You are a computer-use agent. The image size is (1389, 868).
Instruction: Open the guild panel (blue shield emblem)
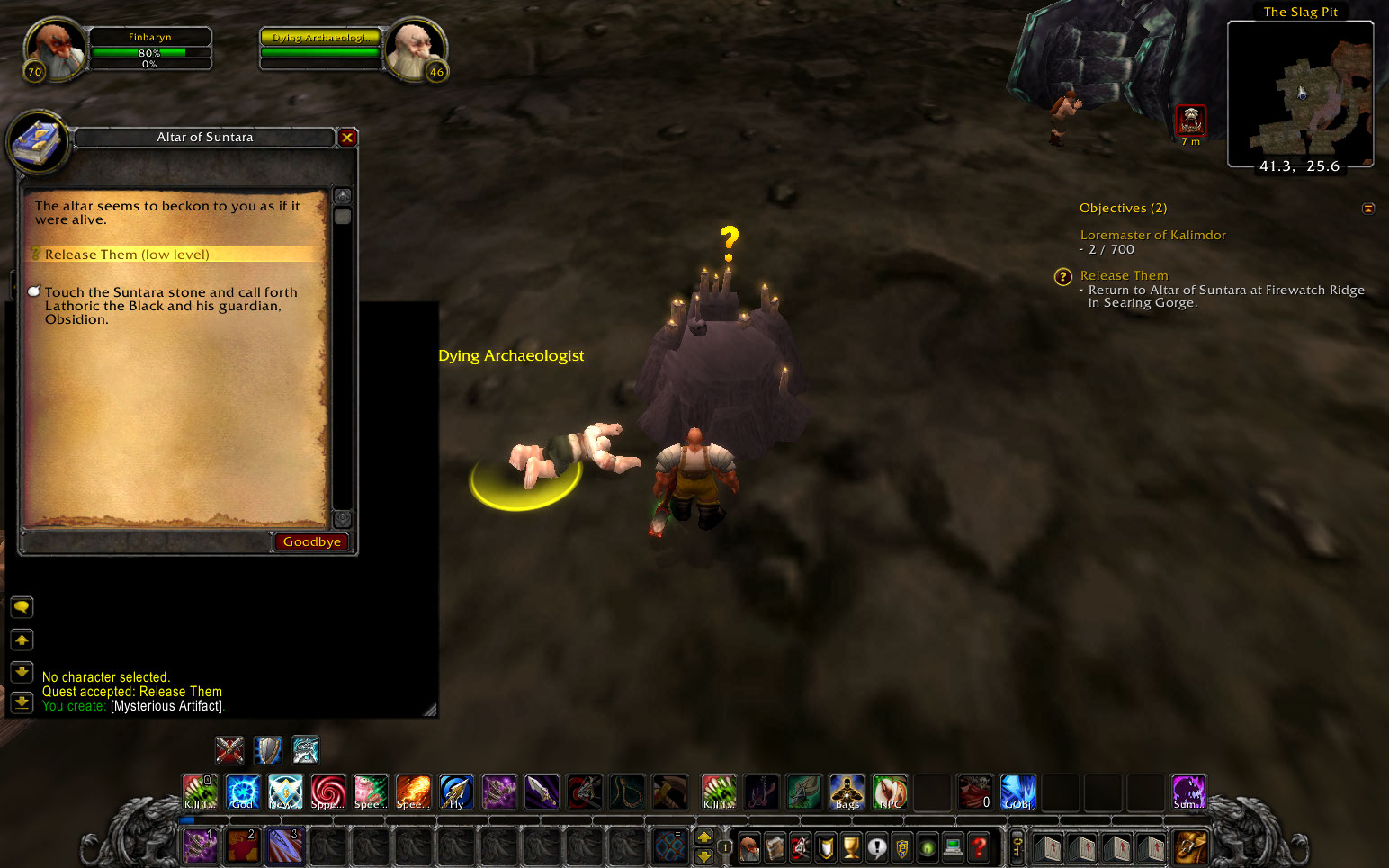click(x=903, y=847)
